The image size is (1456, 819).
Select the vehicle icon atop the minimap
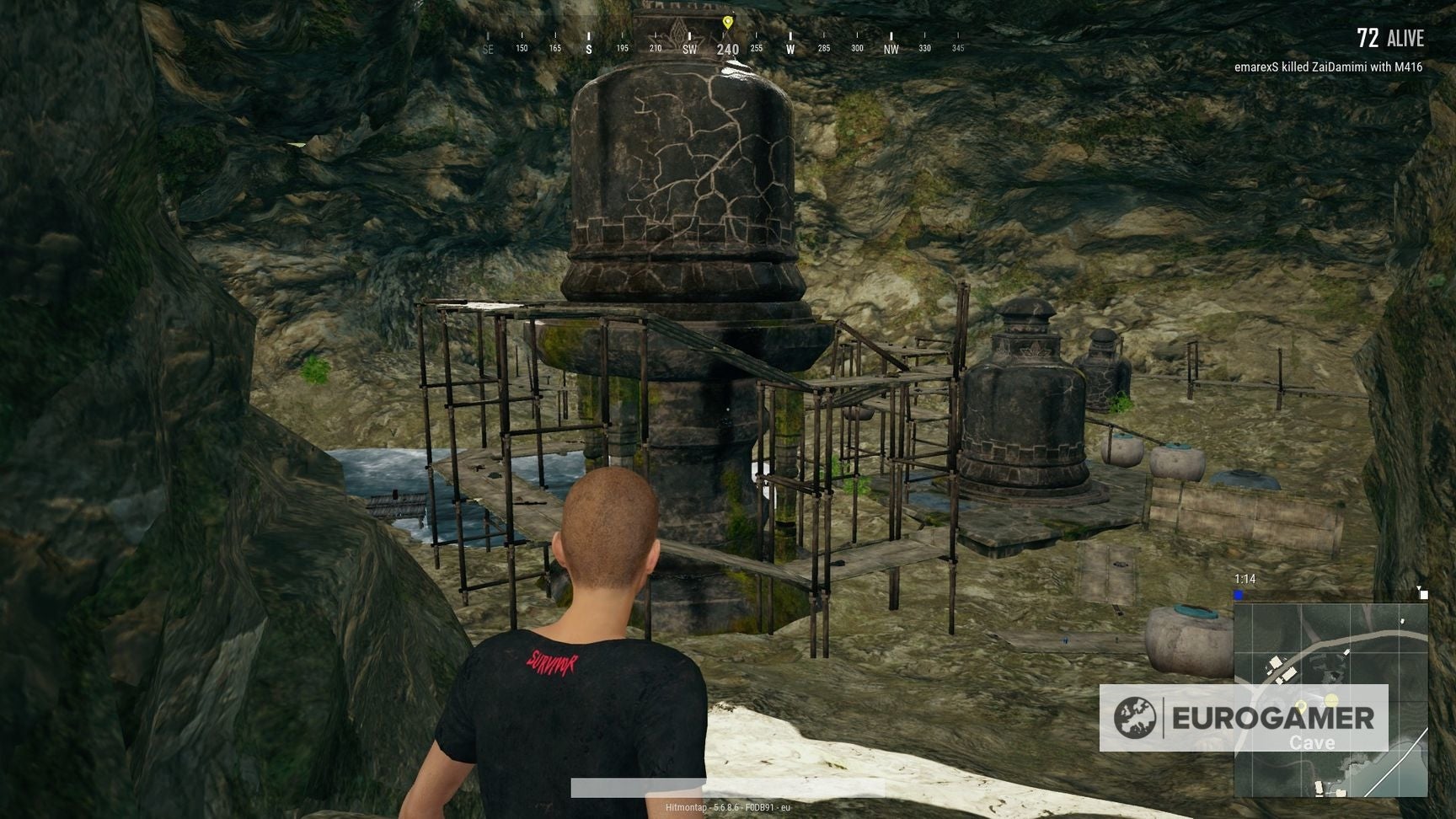coord(1424,595)
